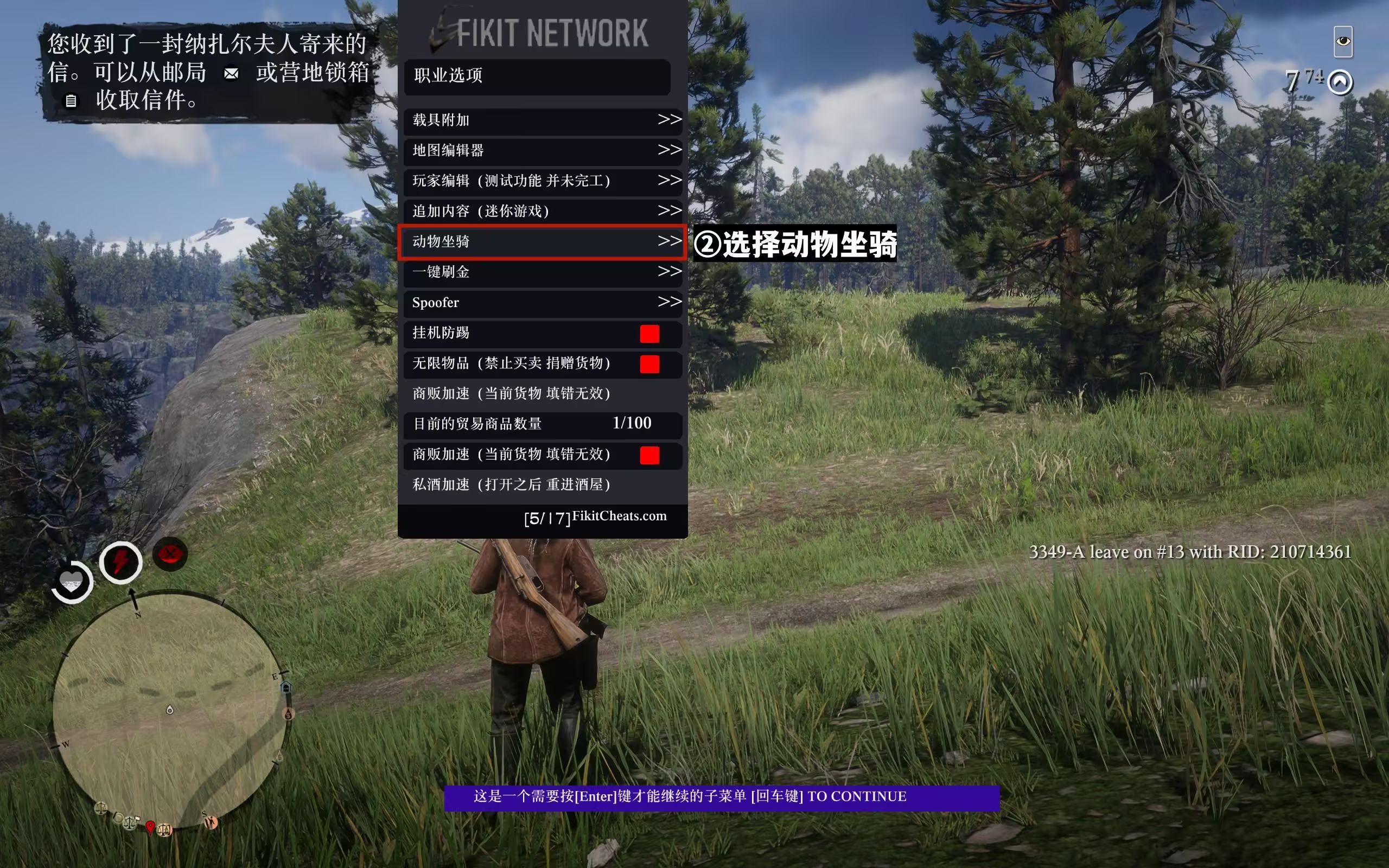Click the eye icon in top-right corner
Screen dimensions: 1389x868
click(1342, 41)
